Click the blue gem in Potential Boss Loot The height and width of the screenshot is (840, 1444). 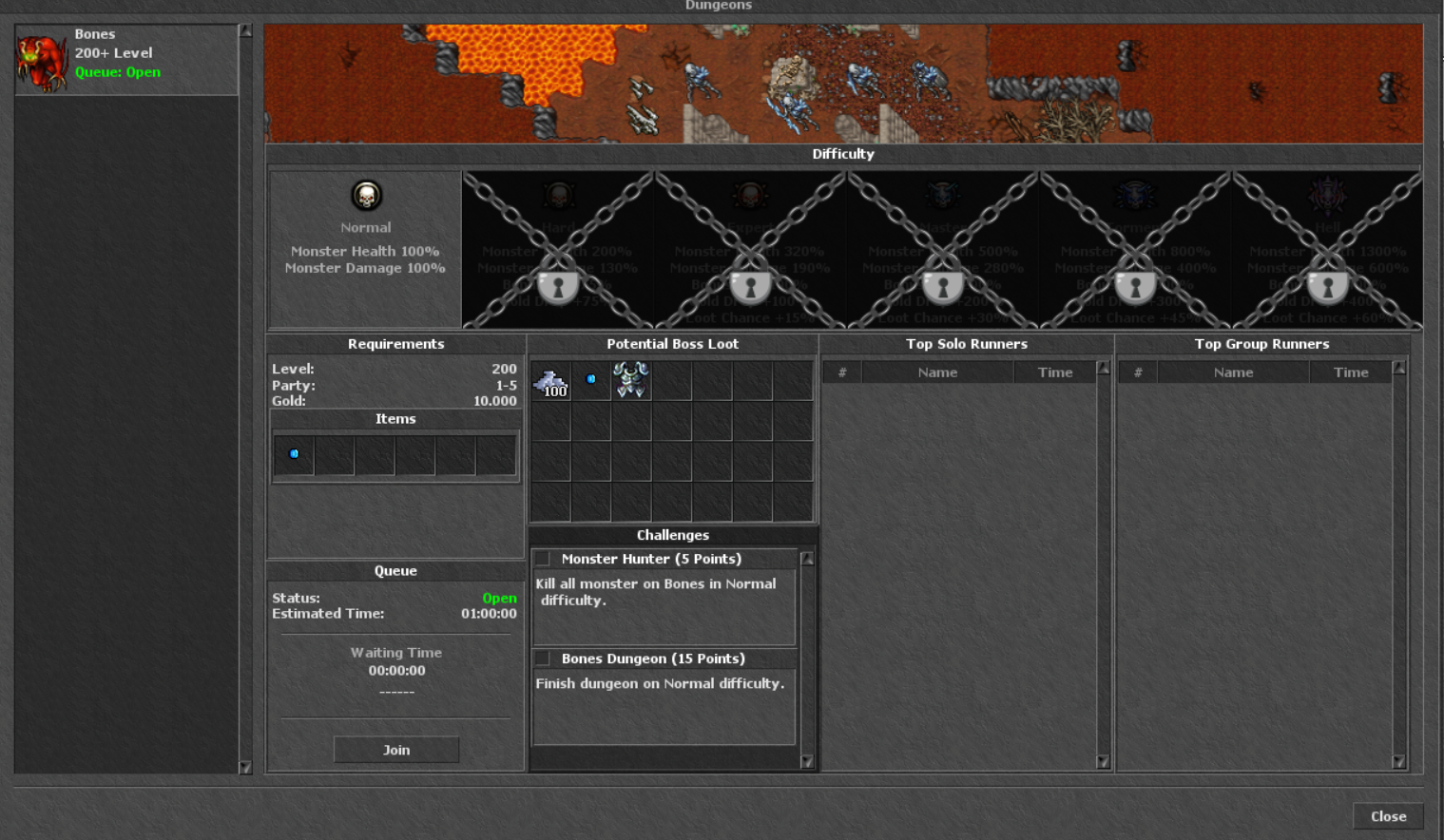[x=590, y=379]
